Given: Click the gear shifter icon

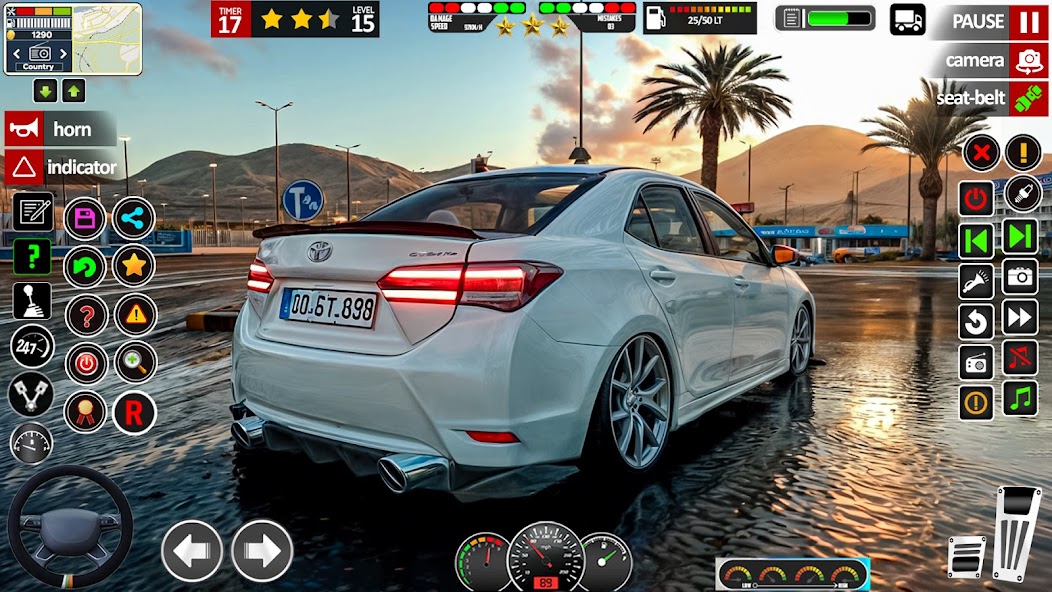Looking at the screenshot, I should coord(32,301).
